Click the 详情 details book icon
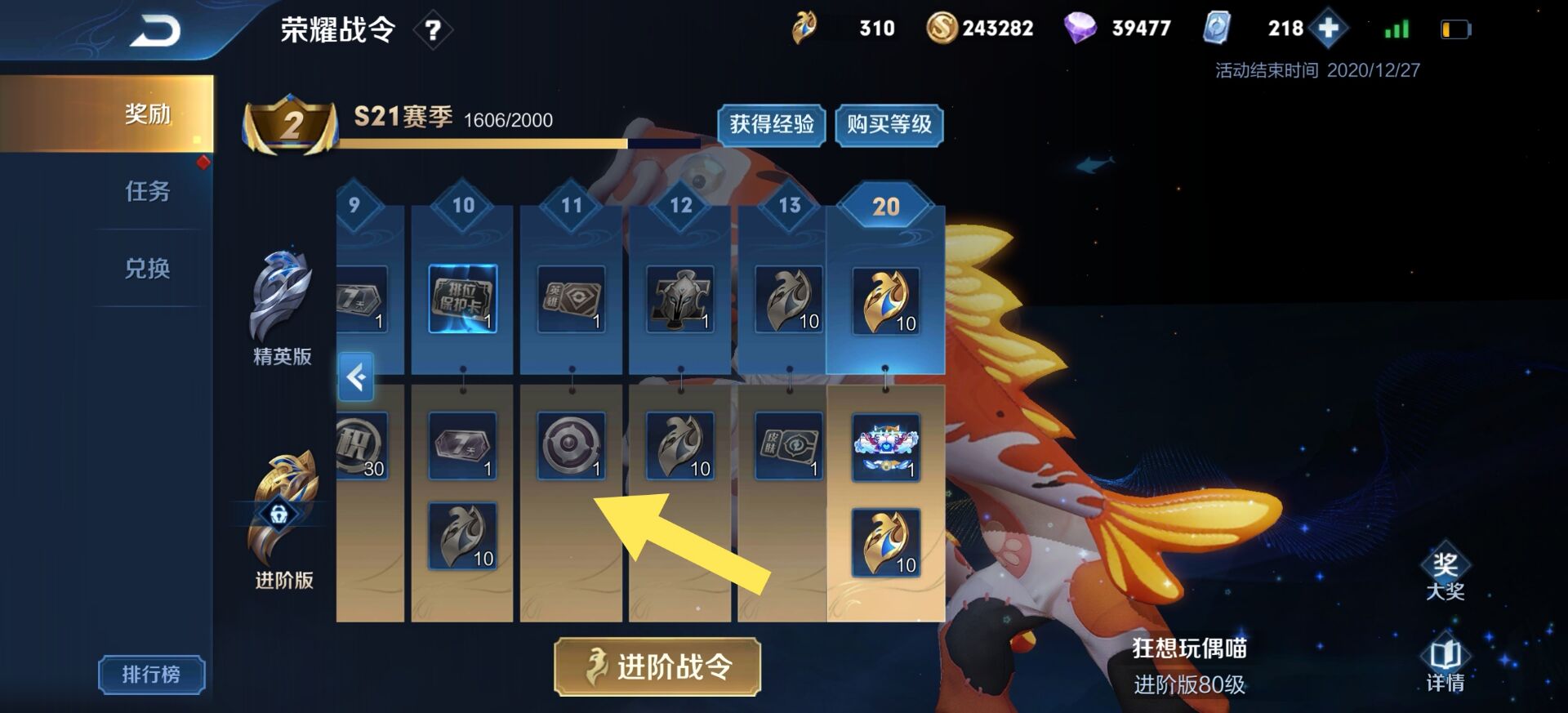 (x=1445, y=653)
